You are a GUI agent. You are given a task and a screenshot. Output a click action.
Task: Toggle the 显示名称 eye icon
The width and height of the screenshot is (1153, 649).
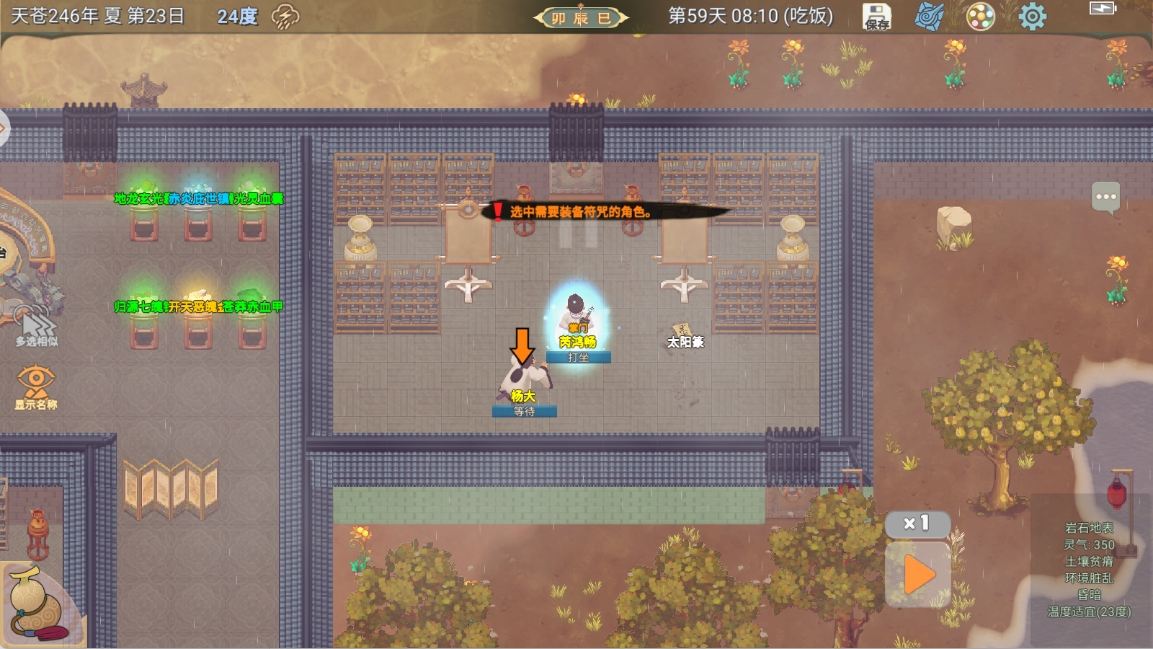click(36, 383)
